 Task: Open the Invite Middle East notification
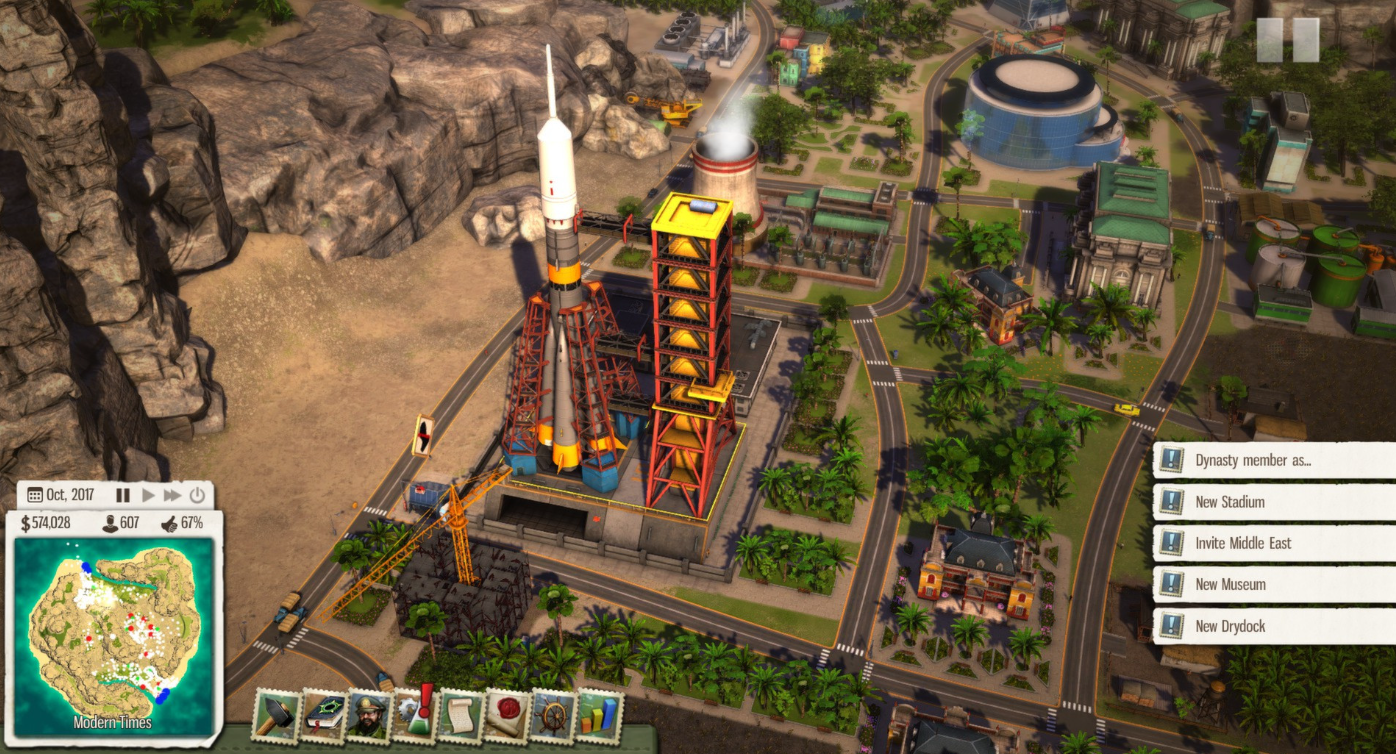(x=1270, y=543)
